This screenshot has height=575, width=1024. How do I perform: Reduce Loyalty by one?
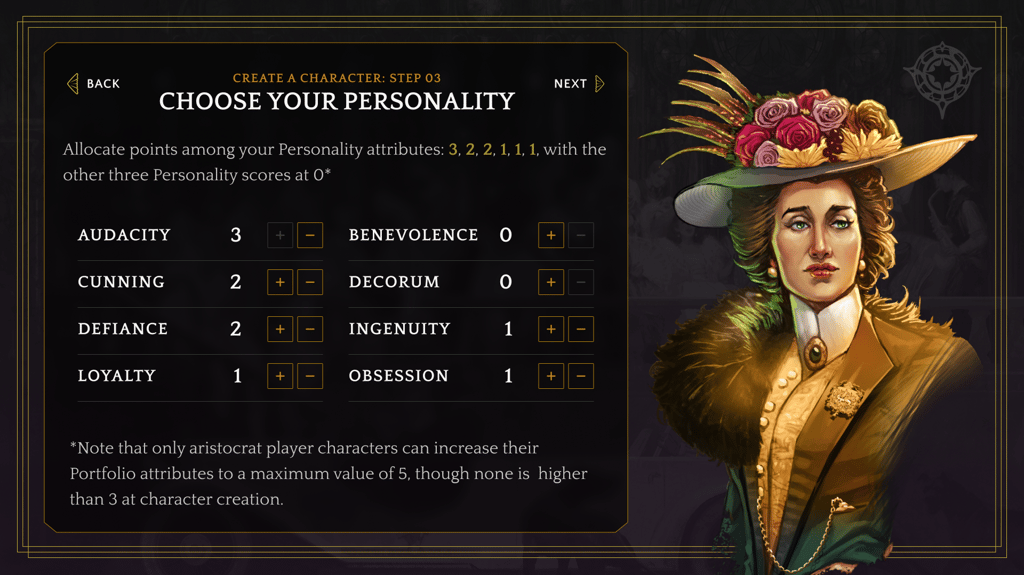click(x=310, y=376)
